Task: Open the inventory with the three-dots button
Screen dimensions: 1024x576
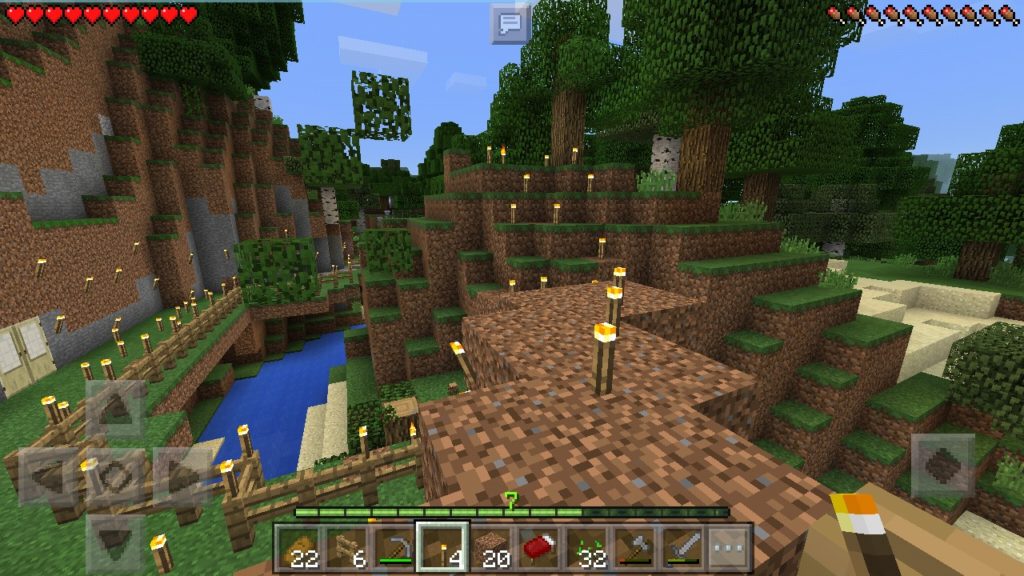Action: pyautogui.click(x=730, y=547)
